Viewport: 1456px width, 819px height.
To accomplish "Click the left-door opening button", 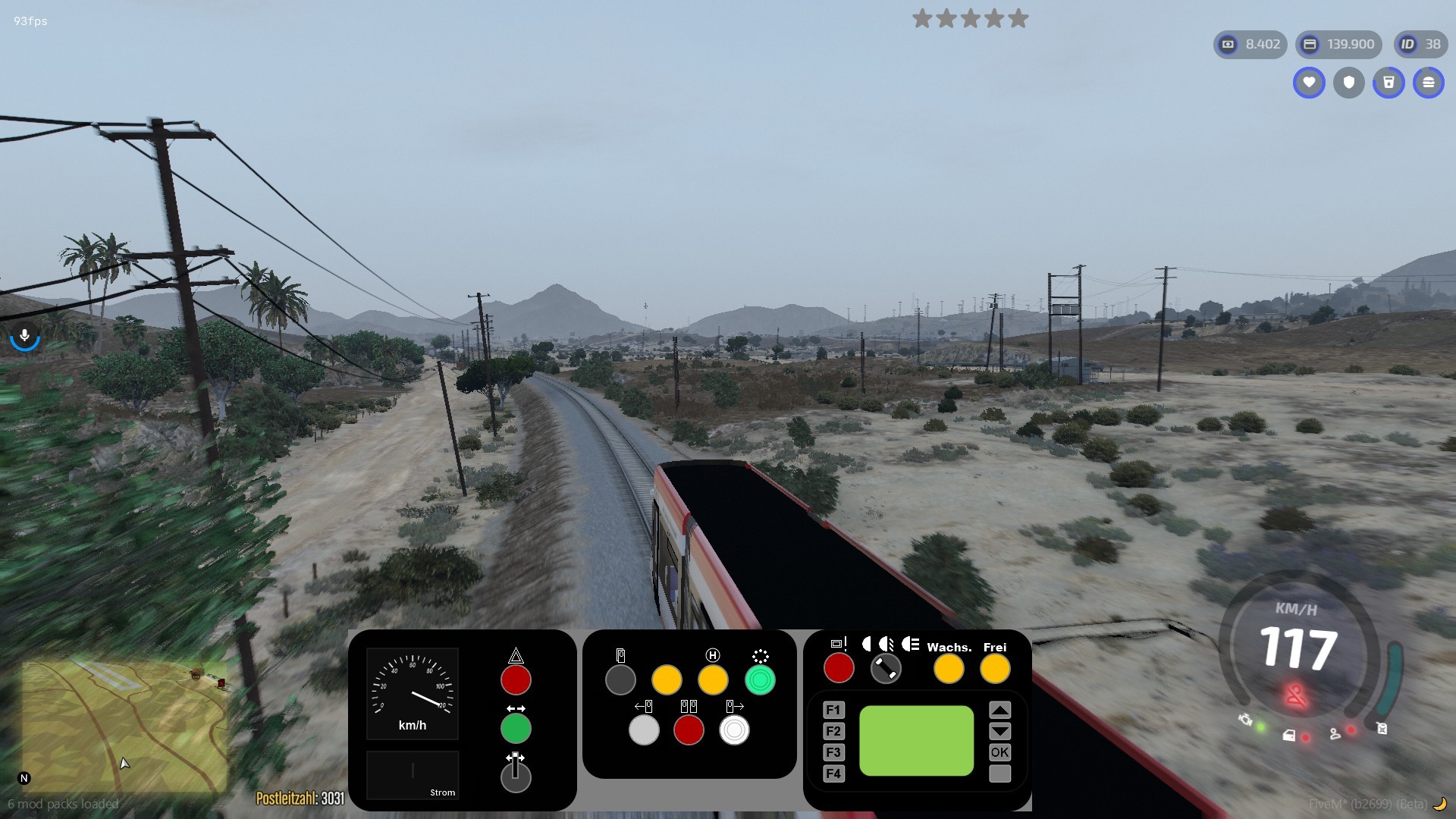I will pos(645,730).
